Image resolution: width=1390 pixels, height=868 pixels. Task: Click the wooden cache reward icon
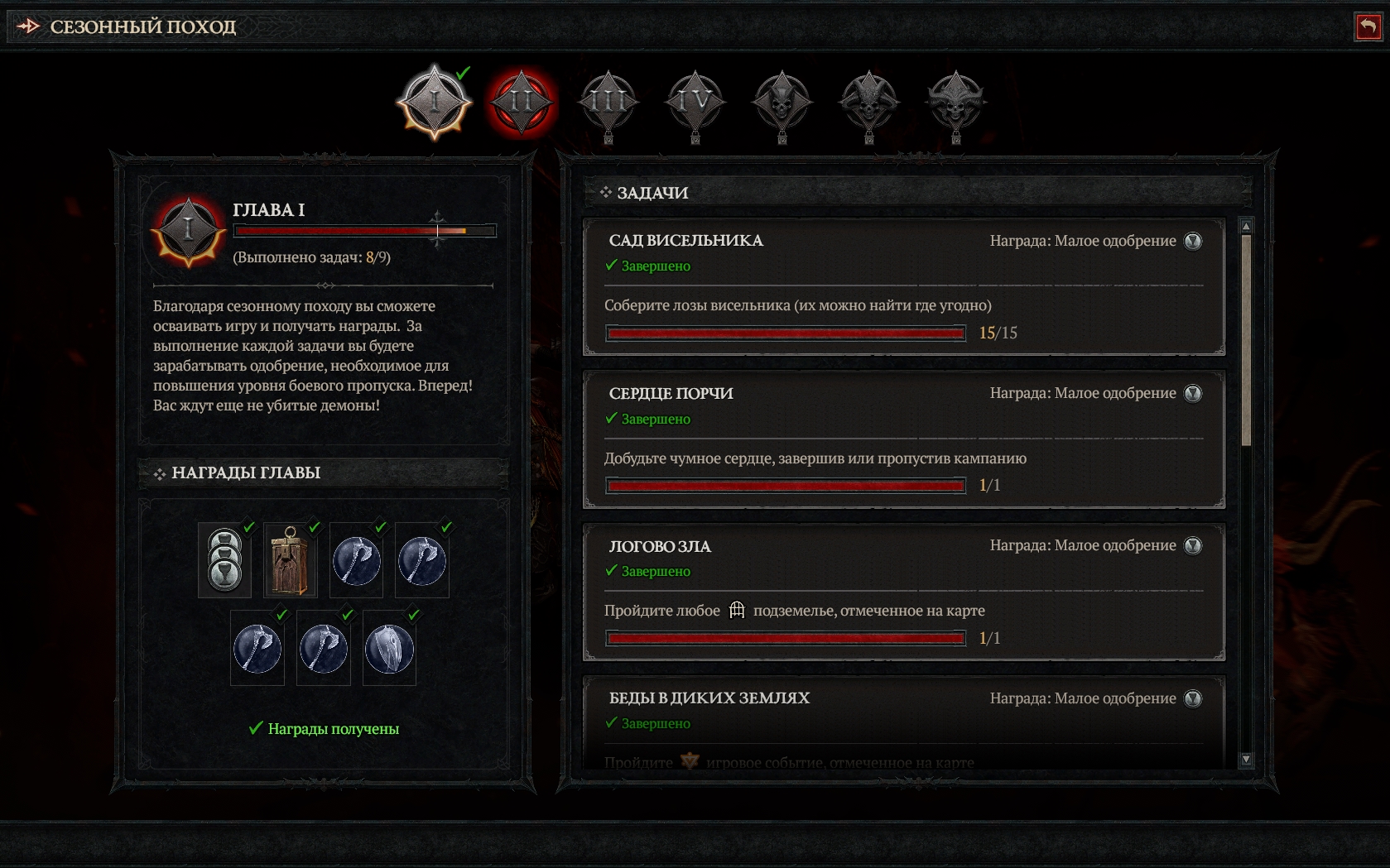coord(291,561)
